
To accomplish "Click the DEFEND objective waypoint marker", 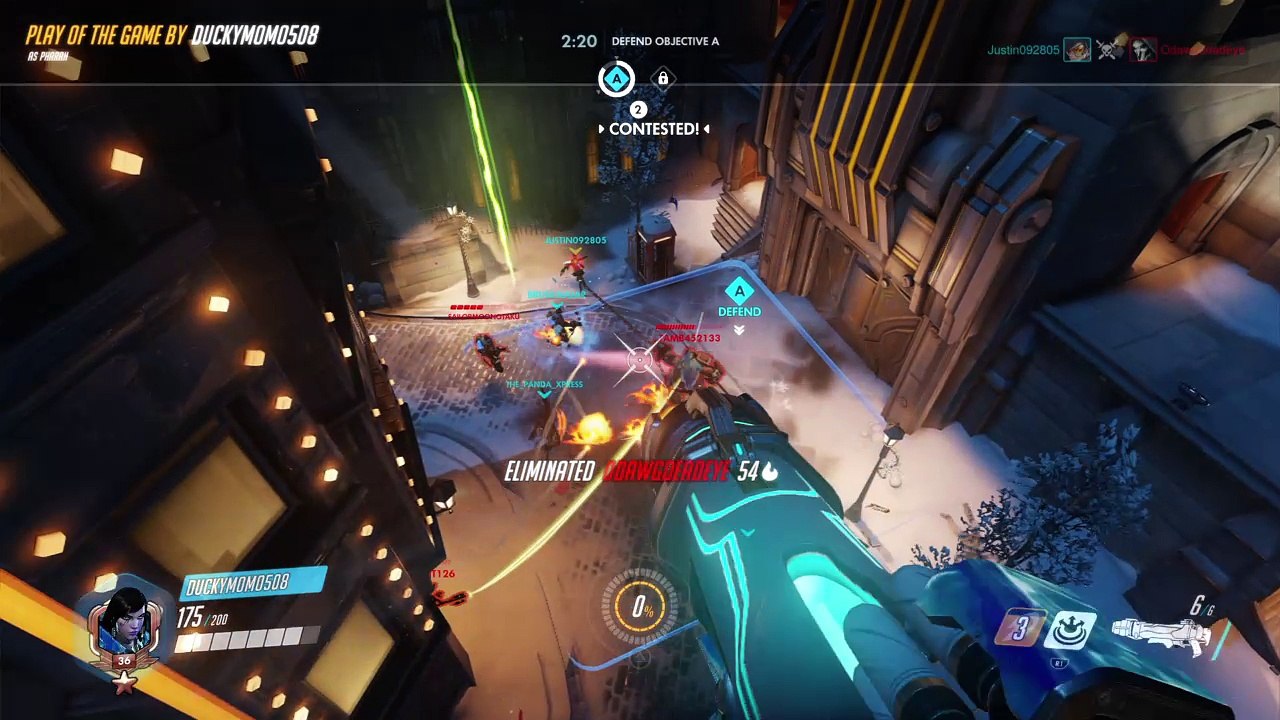I will point(739,294).
